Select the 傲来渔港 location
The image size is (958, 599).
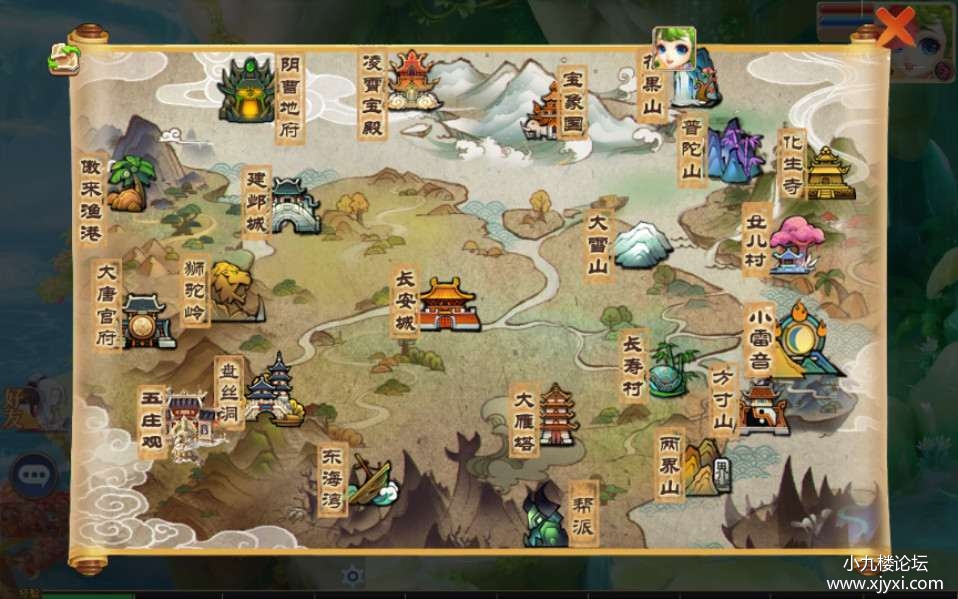pyautogui.click(x=128, y=185)
